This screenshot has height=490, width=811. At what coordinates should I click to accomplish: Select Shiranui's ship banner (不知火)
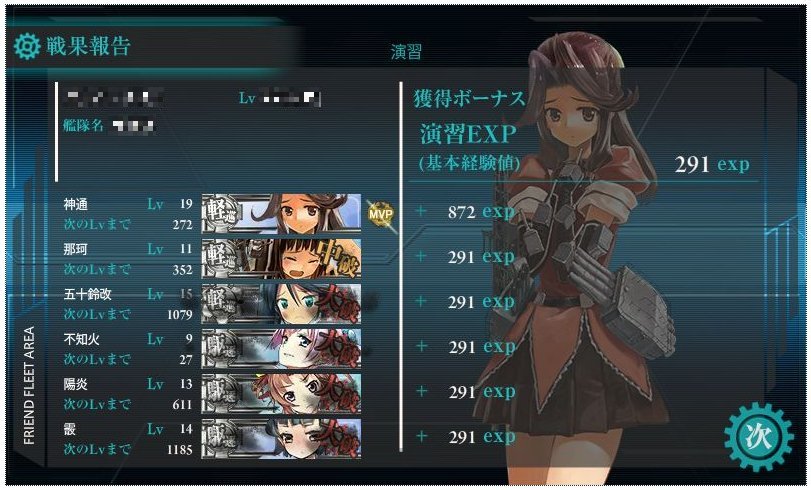(x=281, y=347)
